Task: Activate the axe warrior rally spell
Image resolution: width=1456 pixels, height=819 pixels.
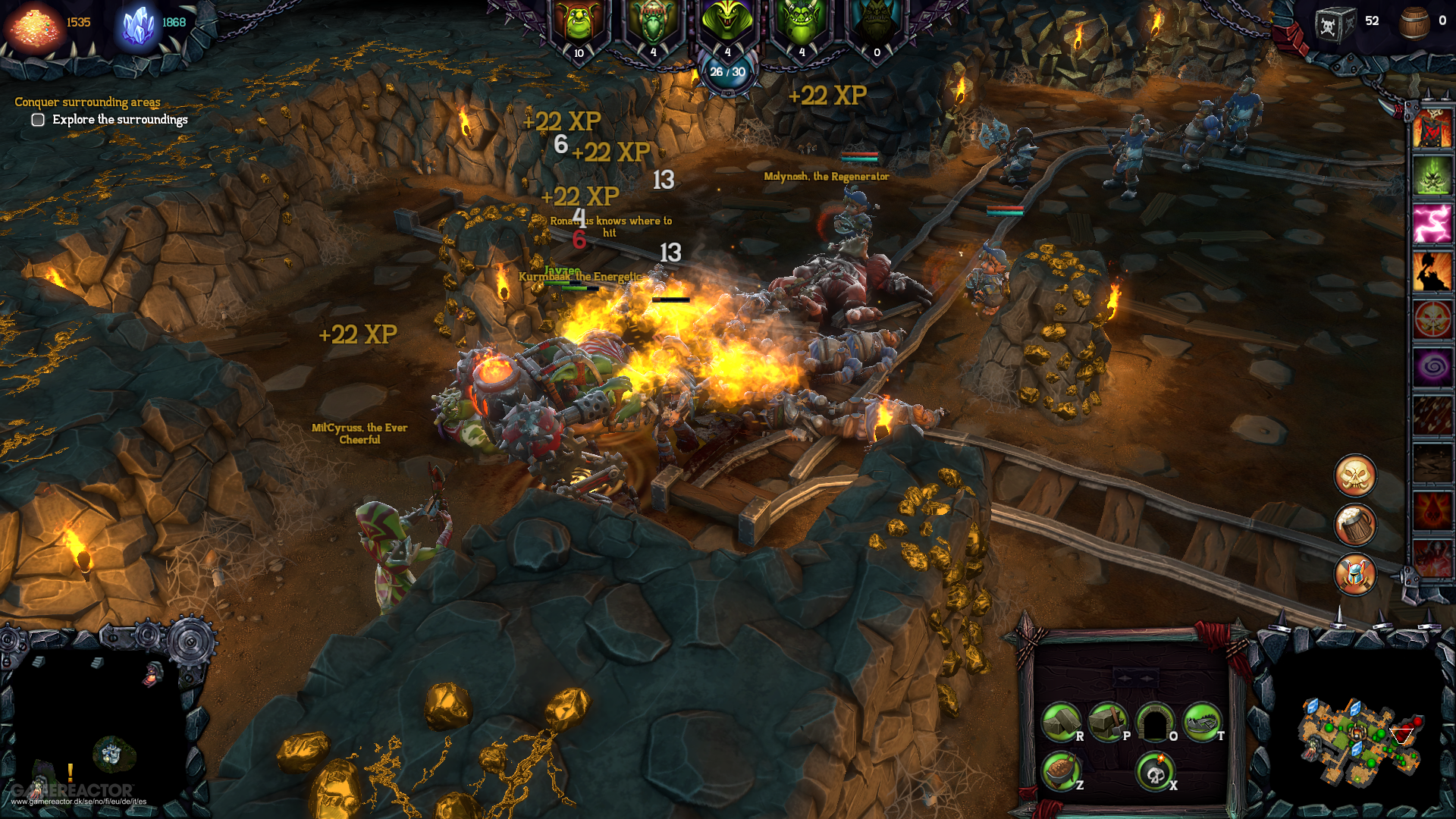Action: point(1432,272)
